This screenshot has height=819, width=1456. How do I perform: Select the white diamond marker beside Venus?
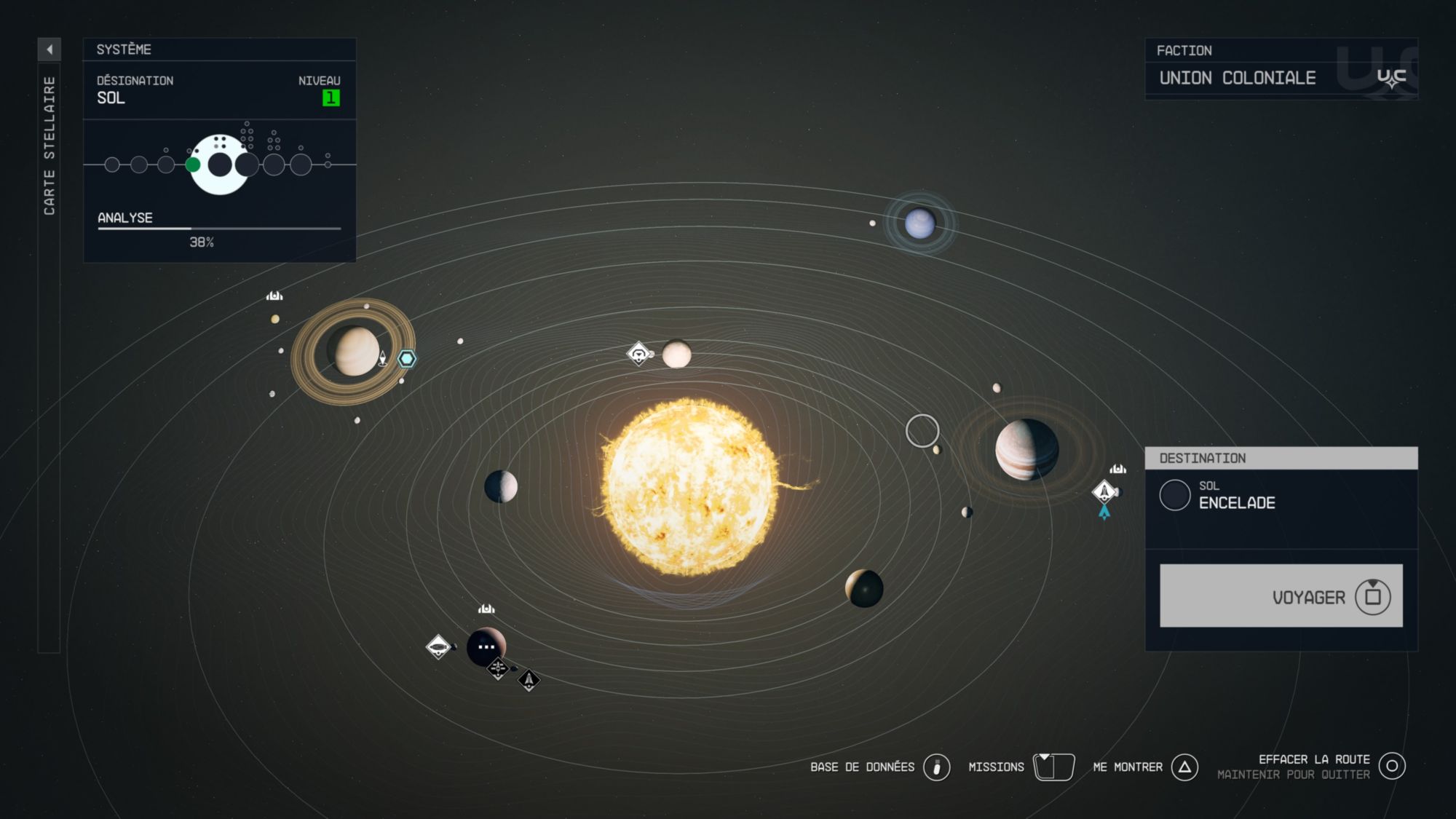tap(638, 354)
